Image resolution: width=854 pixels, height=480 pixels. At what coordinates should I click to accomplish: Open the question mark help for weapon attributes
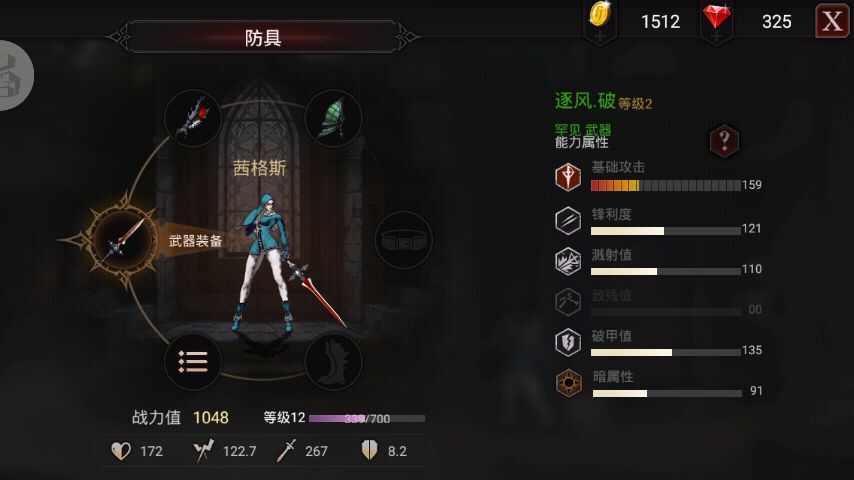[724, 140]
